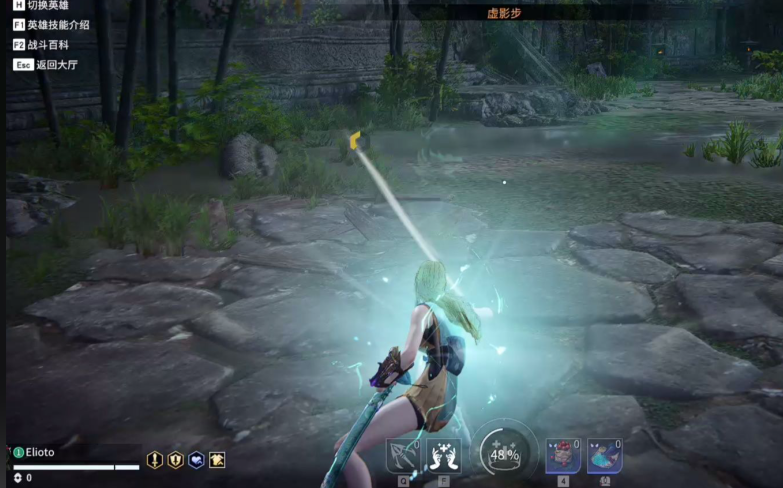Screen dimensions: 783x488
Task: Click the armor status icon
Action: click(x=216, y=460)
